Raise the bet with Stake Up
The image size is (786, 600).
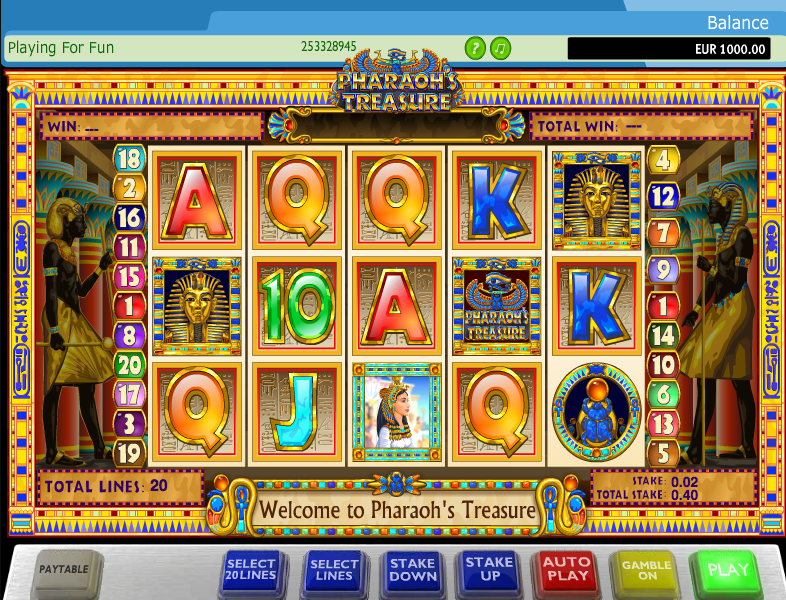tap(489, 570)
